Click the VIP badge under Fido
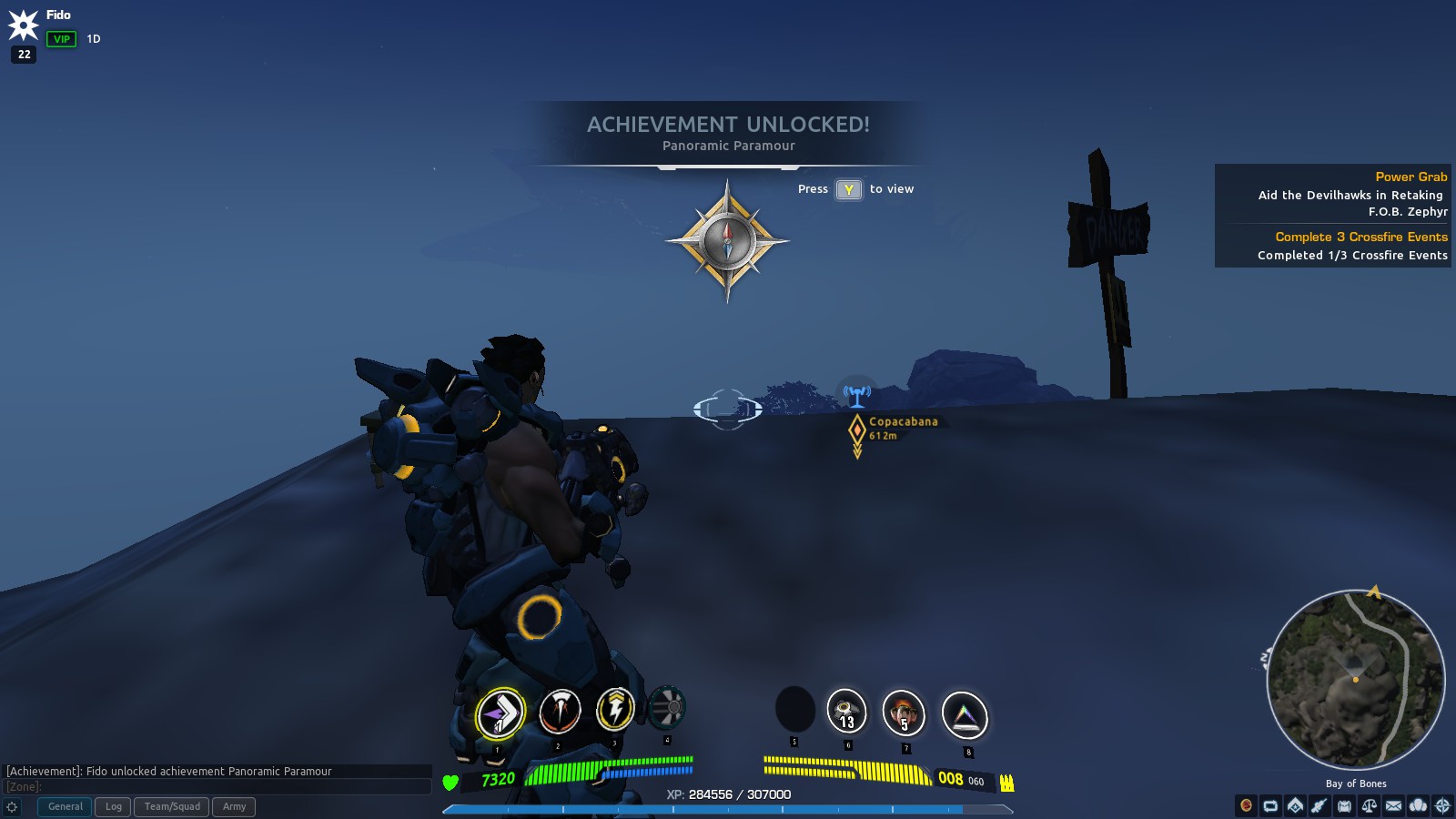Screen dimensions: 1456x819 pyautogui.click(x=60, y=39)
